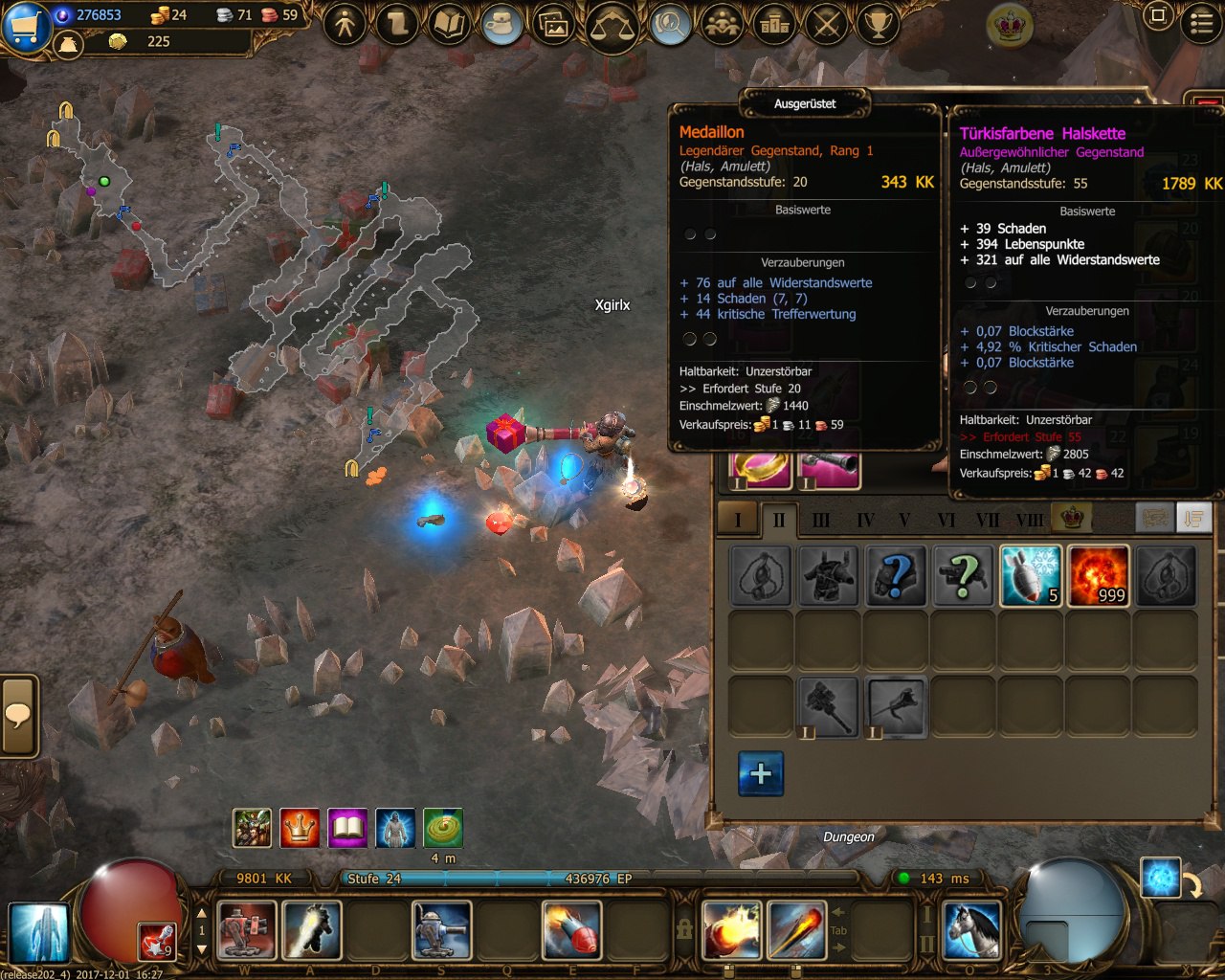This screenshot has width=1225, height=980.
Task: Summon the horse mount
Action: point(971,929)
